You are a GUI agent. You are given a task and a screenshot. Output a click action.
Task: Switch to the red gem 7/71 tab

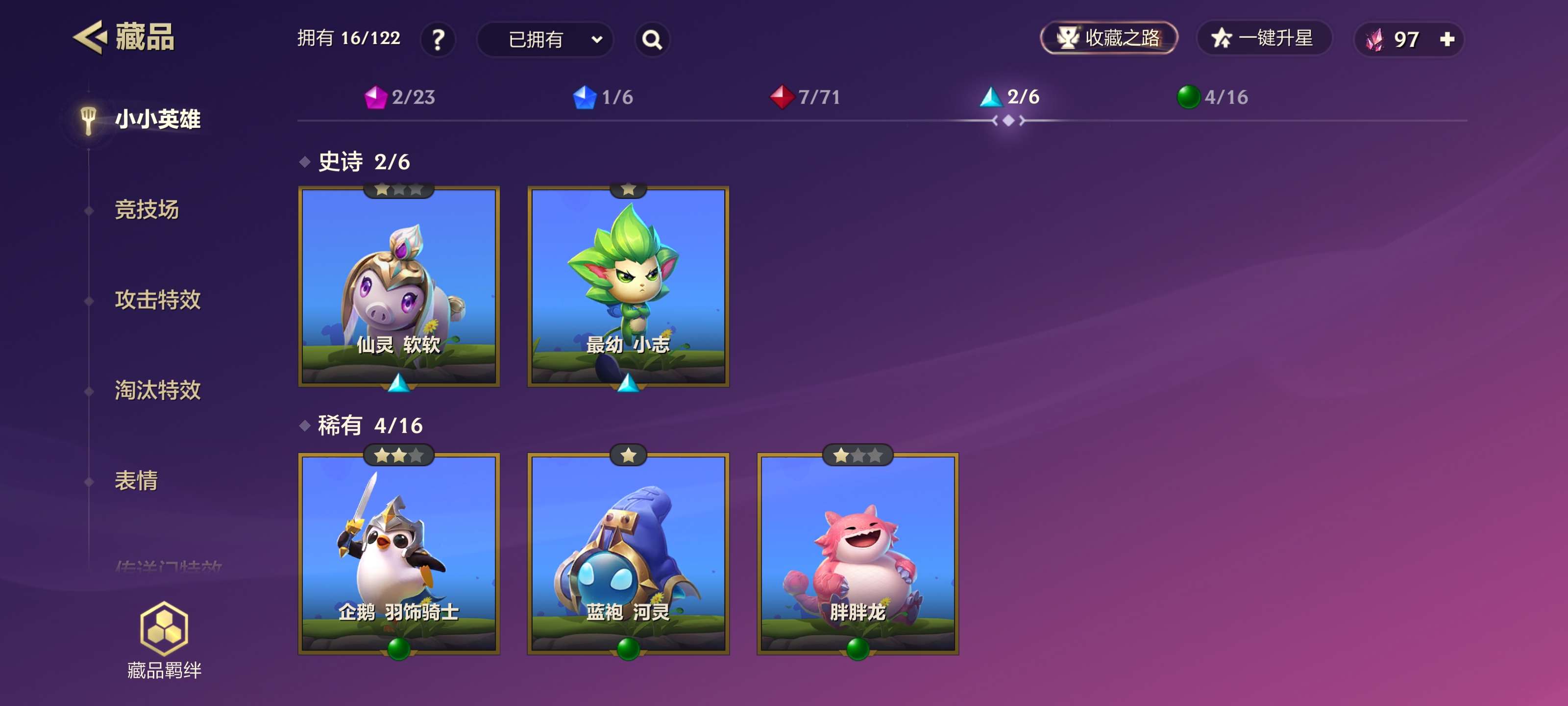(x=805, y=97)
